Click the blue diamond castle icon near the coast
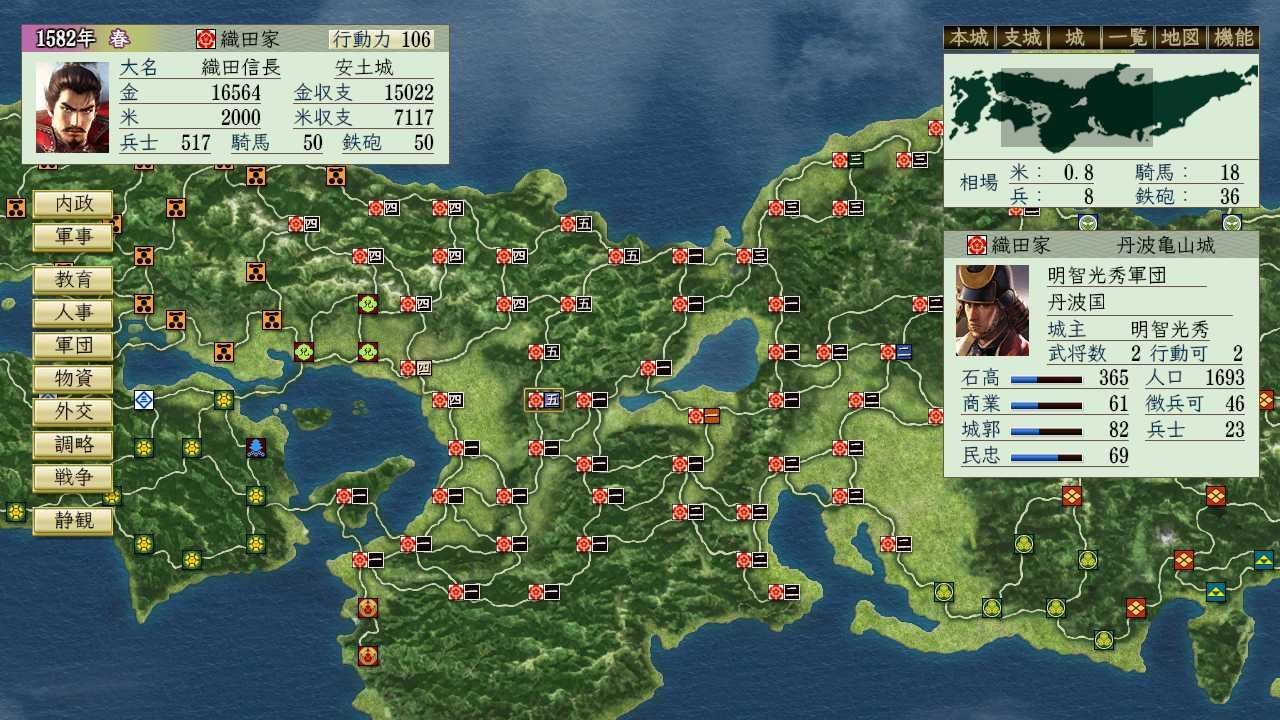The image size is (1280, 720). coord(143,399)
